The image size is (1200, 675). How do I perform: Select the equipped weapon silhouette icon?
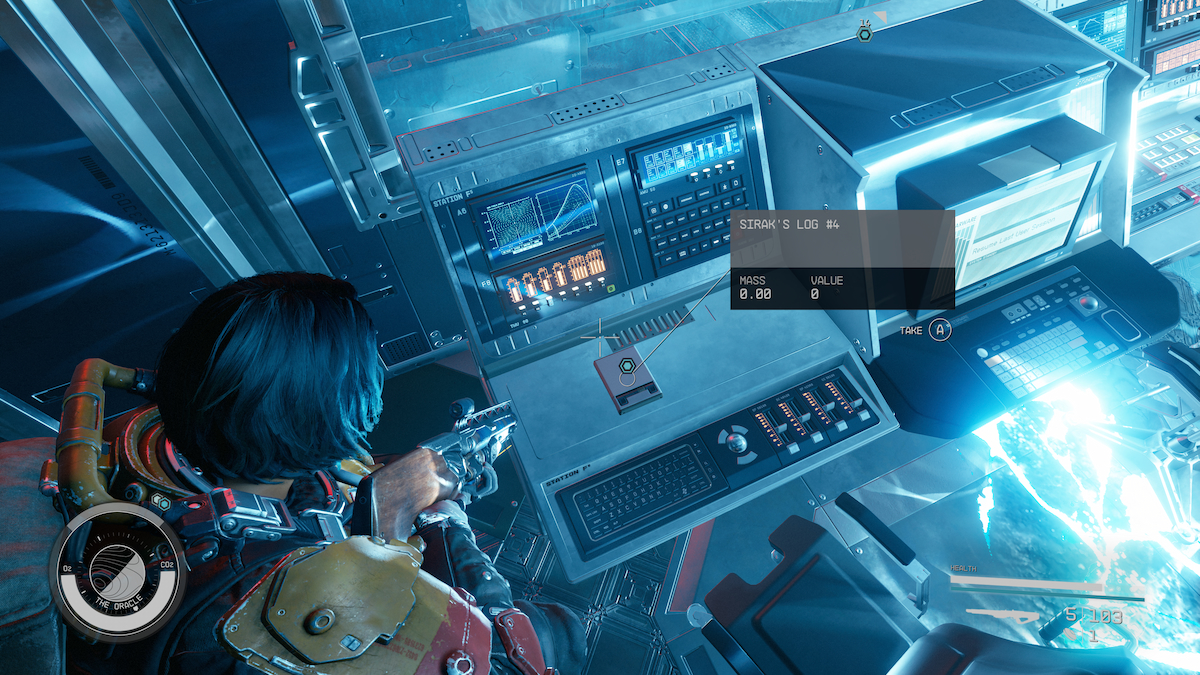coord(1005,617)
